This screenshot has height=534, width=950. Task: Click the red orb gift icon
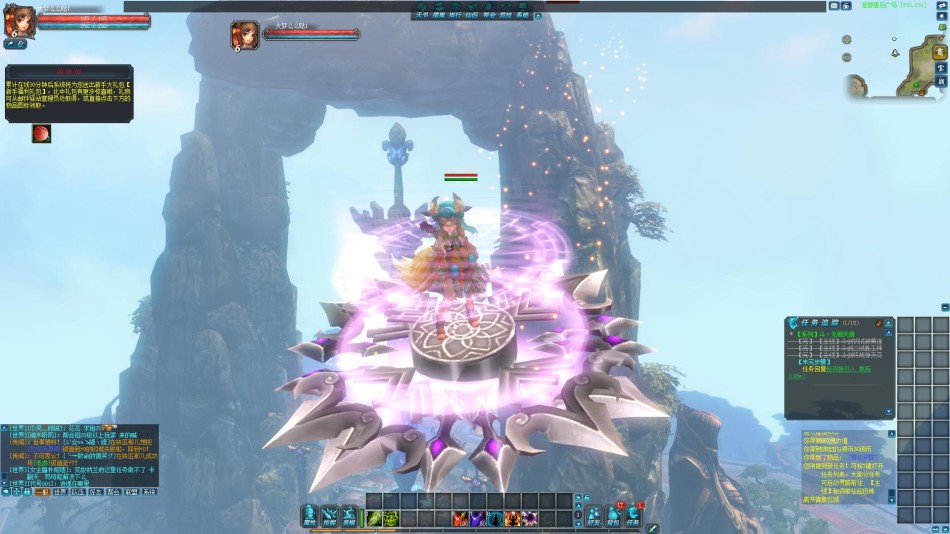point(41,133)
